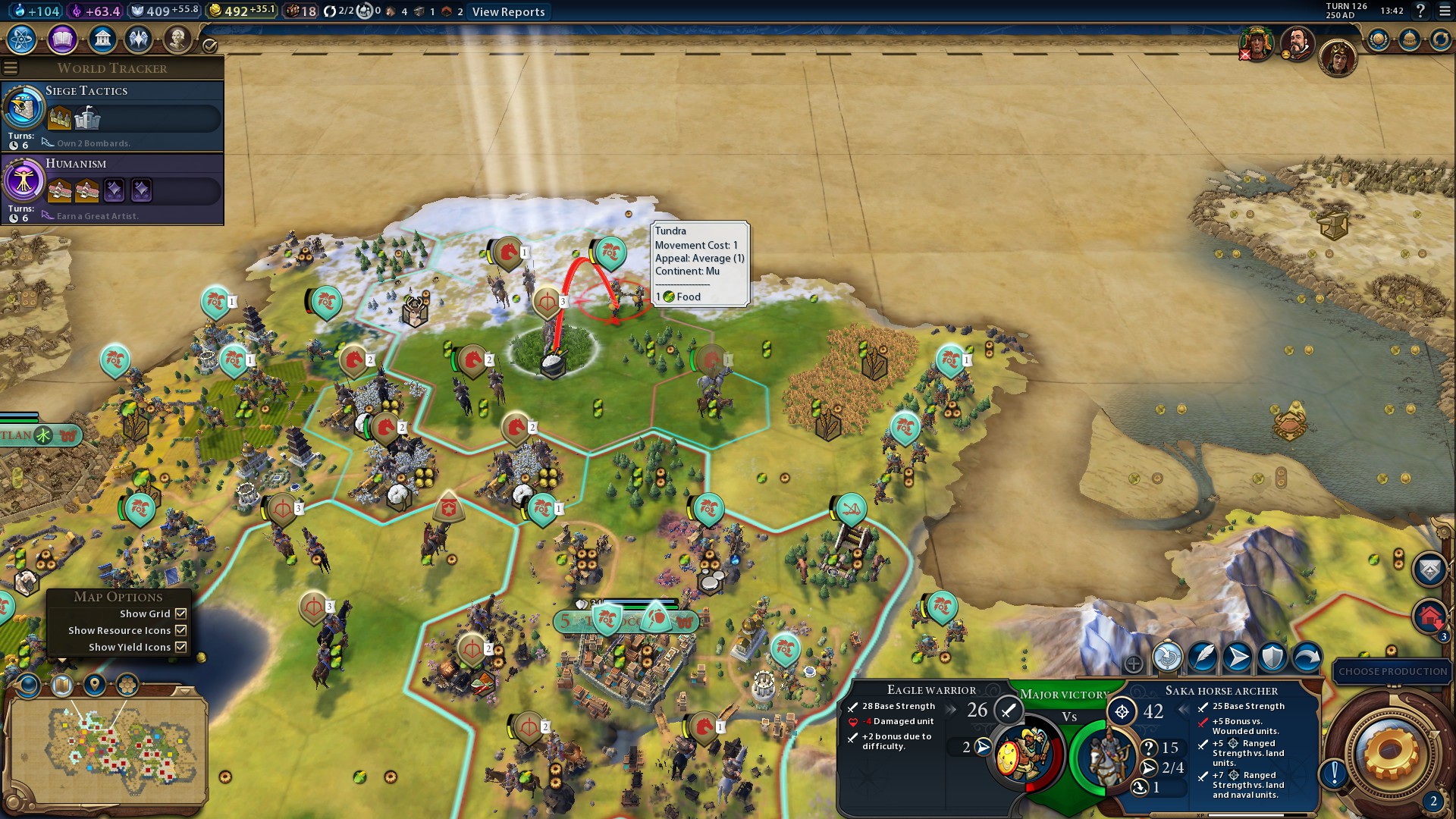Toggle the Show Yield Icons checkbox

click(x=181, y=647)
